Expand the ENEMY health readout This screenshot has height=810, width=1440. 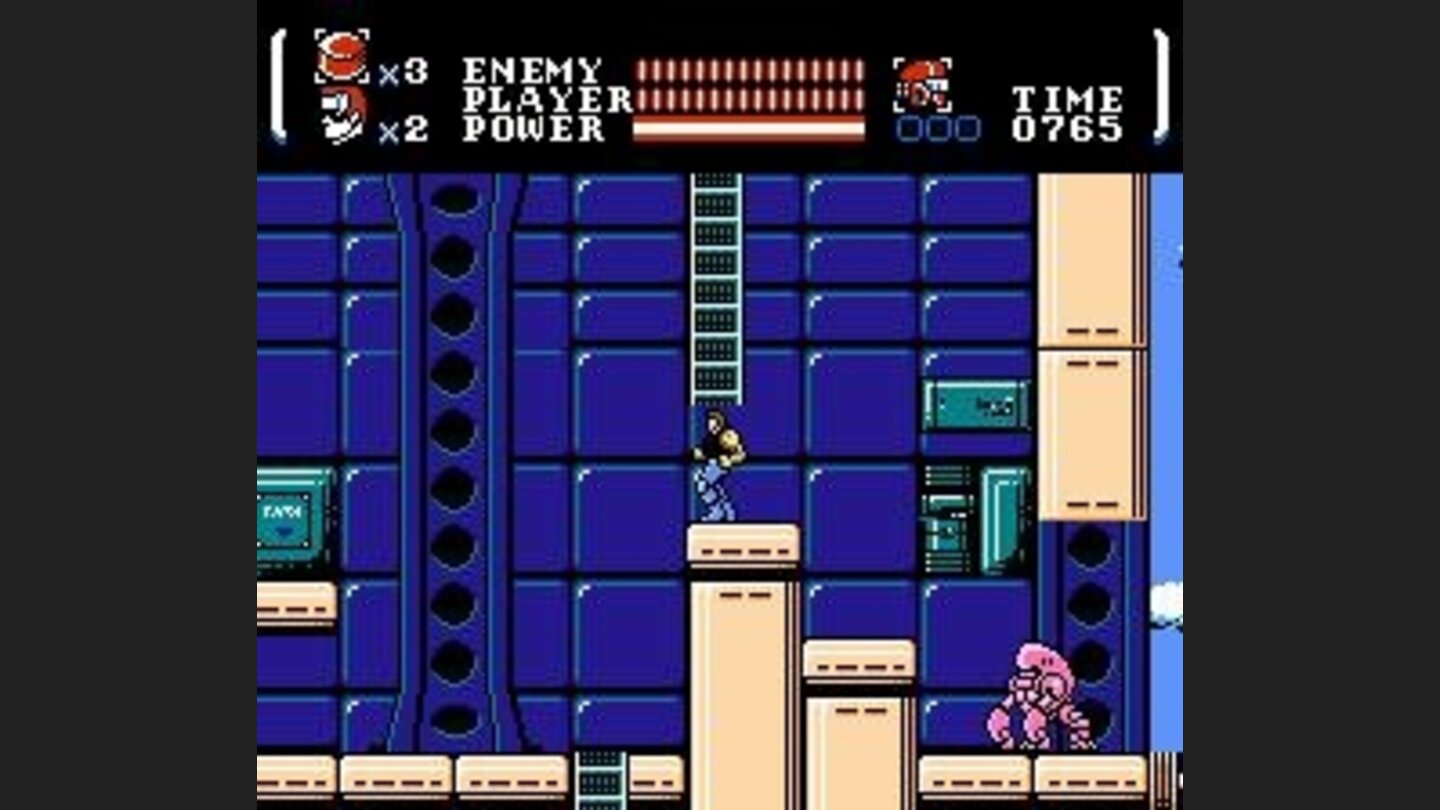click(x=750, y=68)
